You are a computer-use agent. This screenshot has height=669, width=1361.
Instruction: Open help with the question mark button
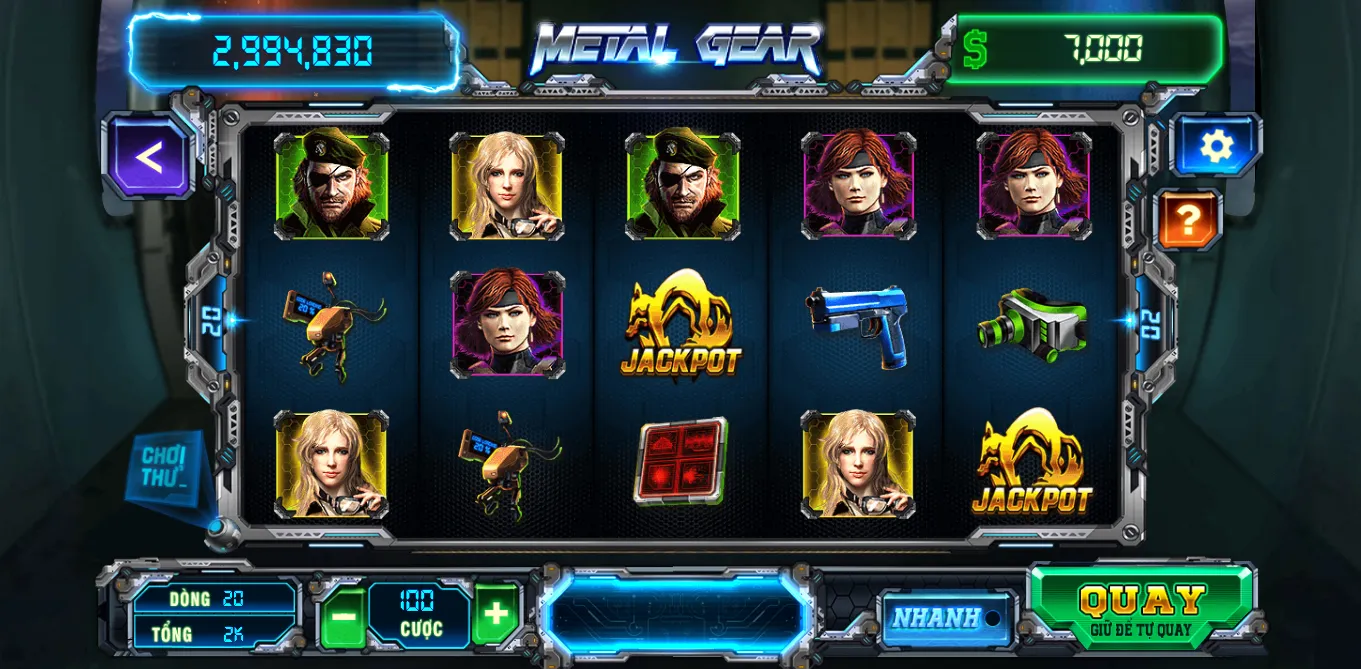pos(1188,219)
